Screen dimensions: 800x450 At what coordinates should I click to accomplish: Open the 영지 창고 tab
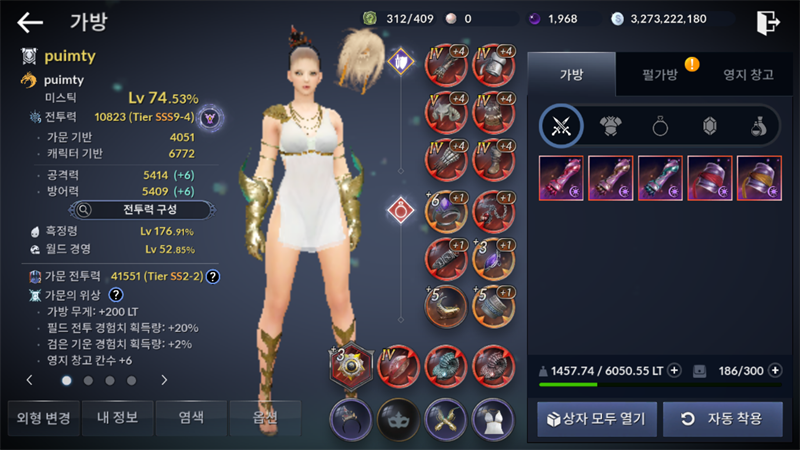[x=748, y=74]
